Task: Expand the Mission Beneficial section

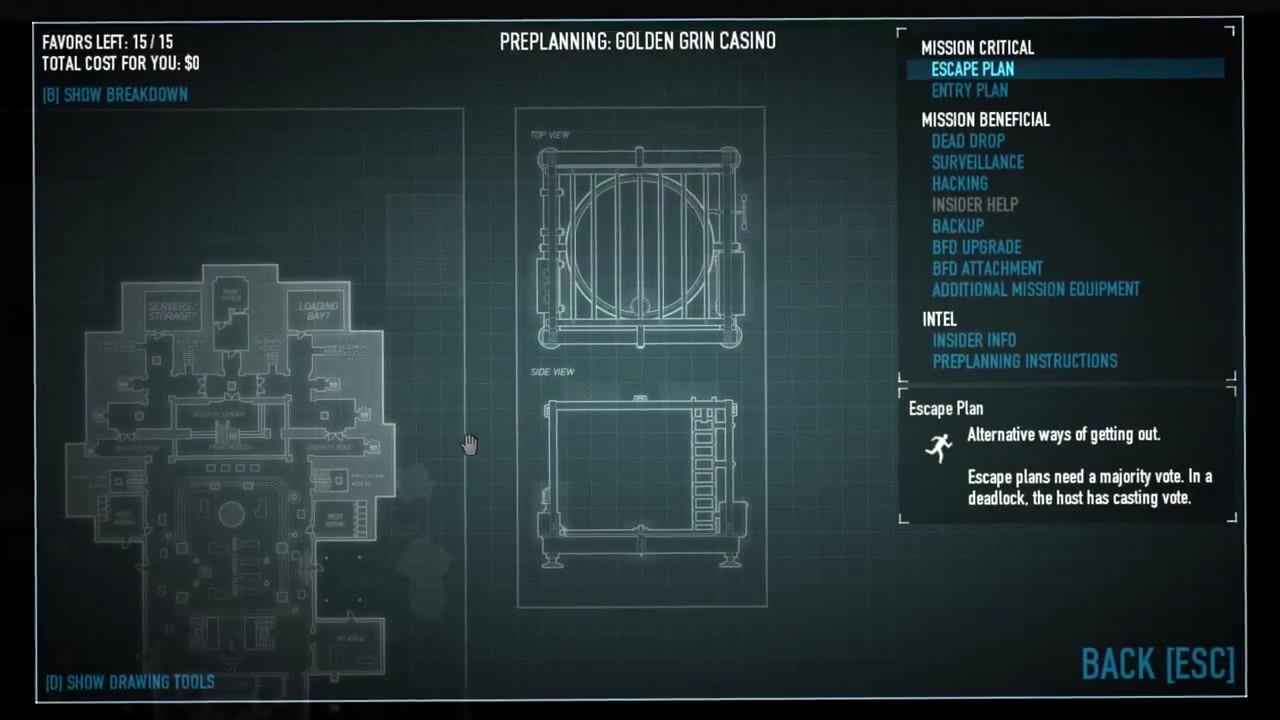Action: click(985, 119)
